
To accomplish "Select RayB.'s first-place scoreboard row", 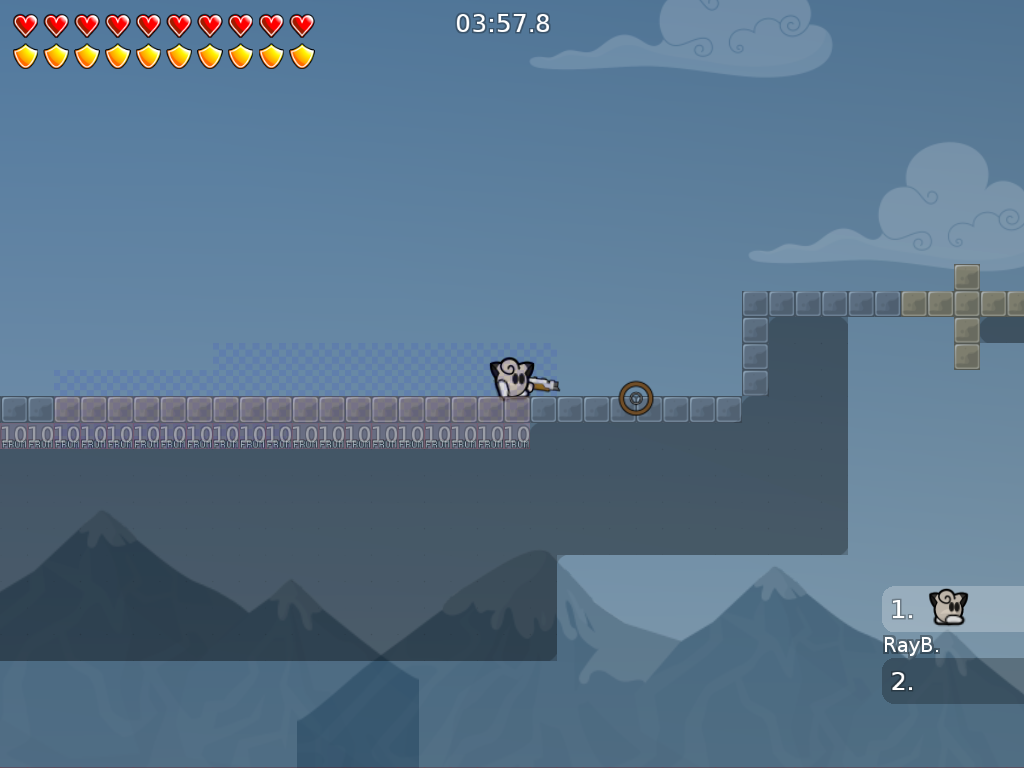I will pyautogui.click(x=952, y=609).
